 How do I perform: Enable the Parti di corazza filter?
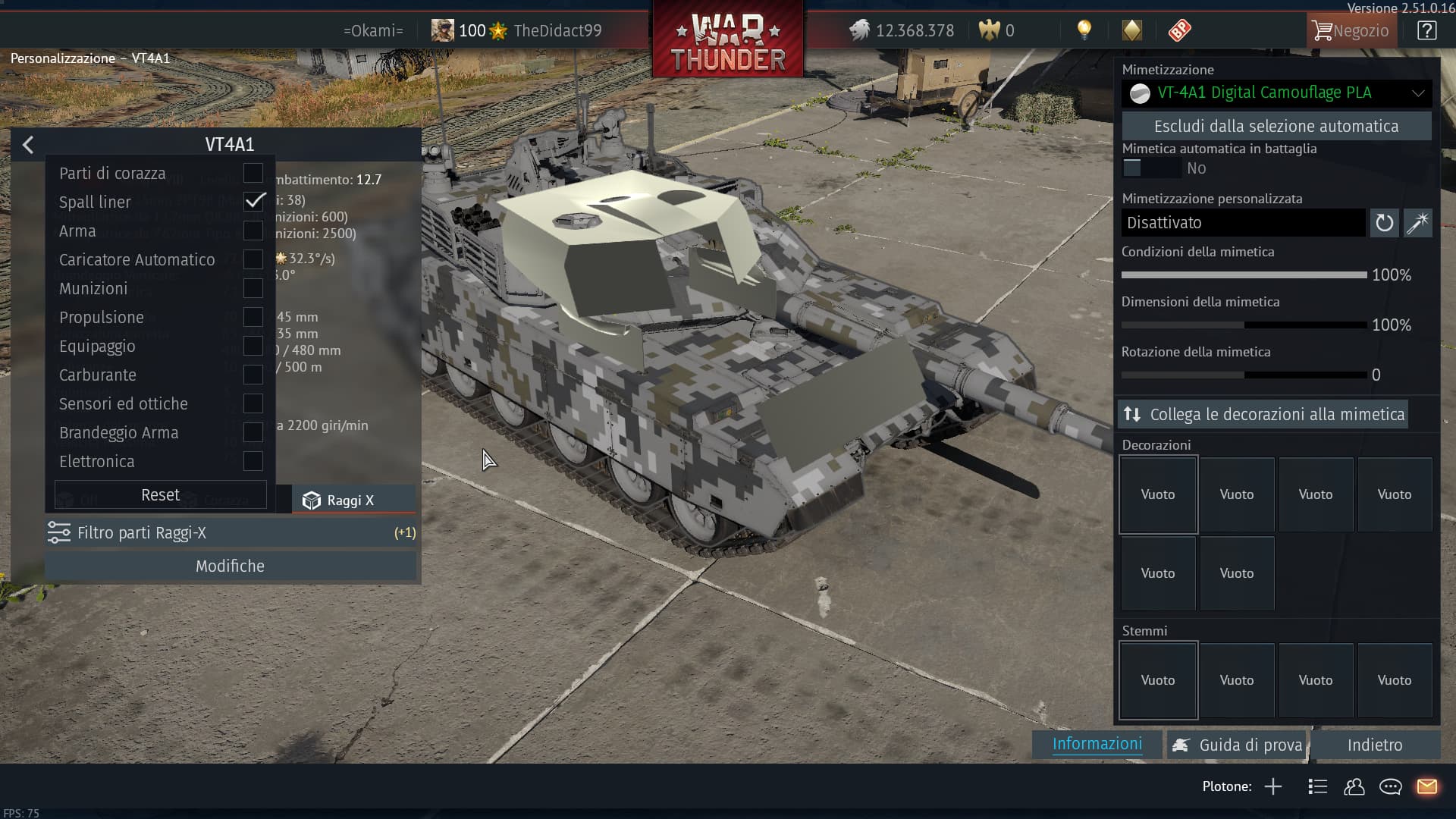(x=253, y=173)
